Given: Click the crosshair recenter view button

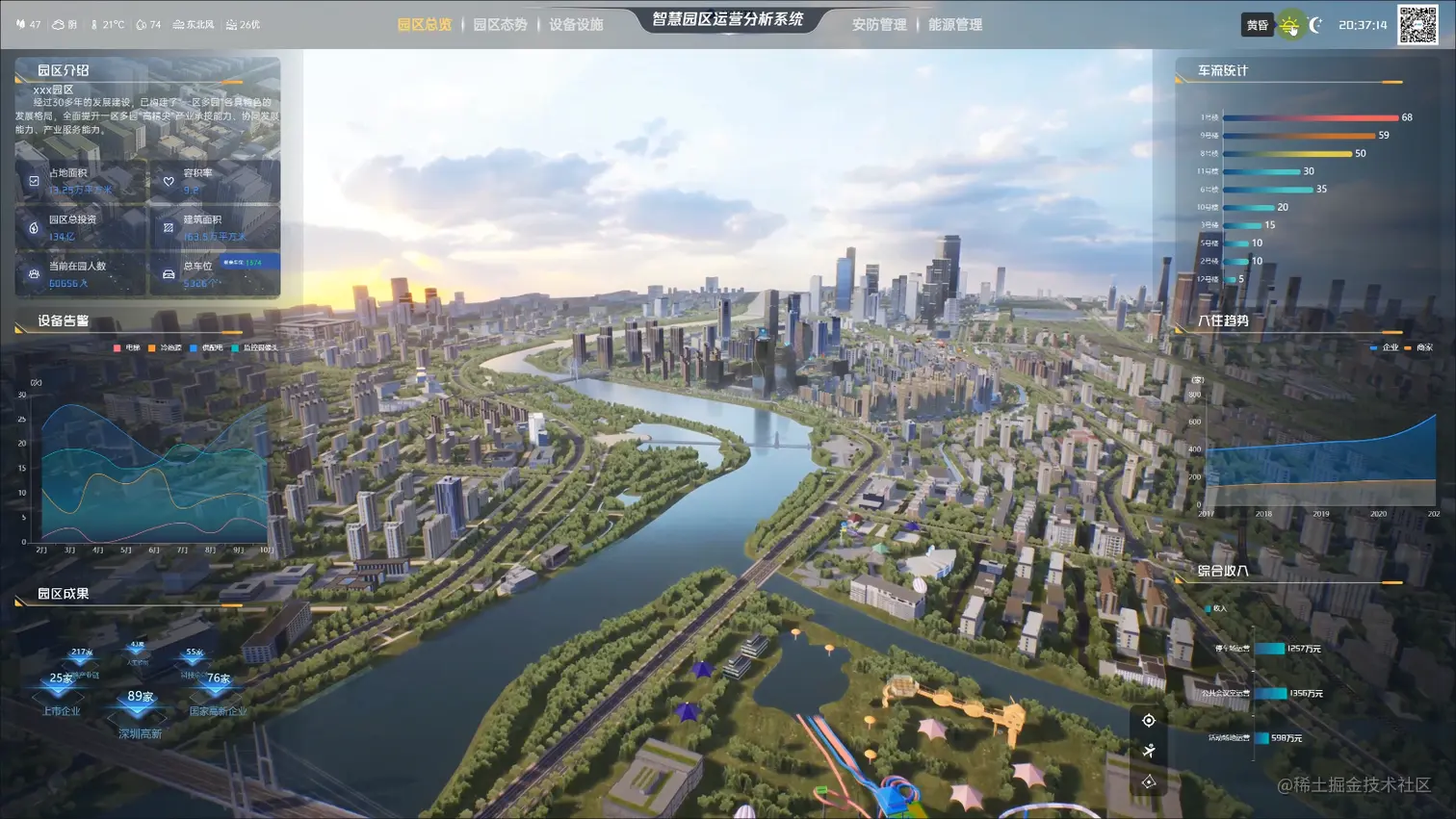Looking at the screenshot, I should (x=1149, y=721).
